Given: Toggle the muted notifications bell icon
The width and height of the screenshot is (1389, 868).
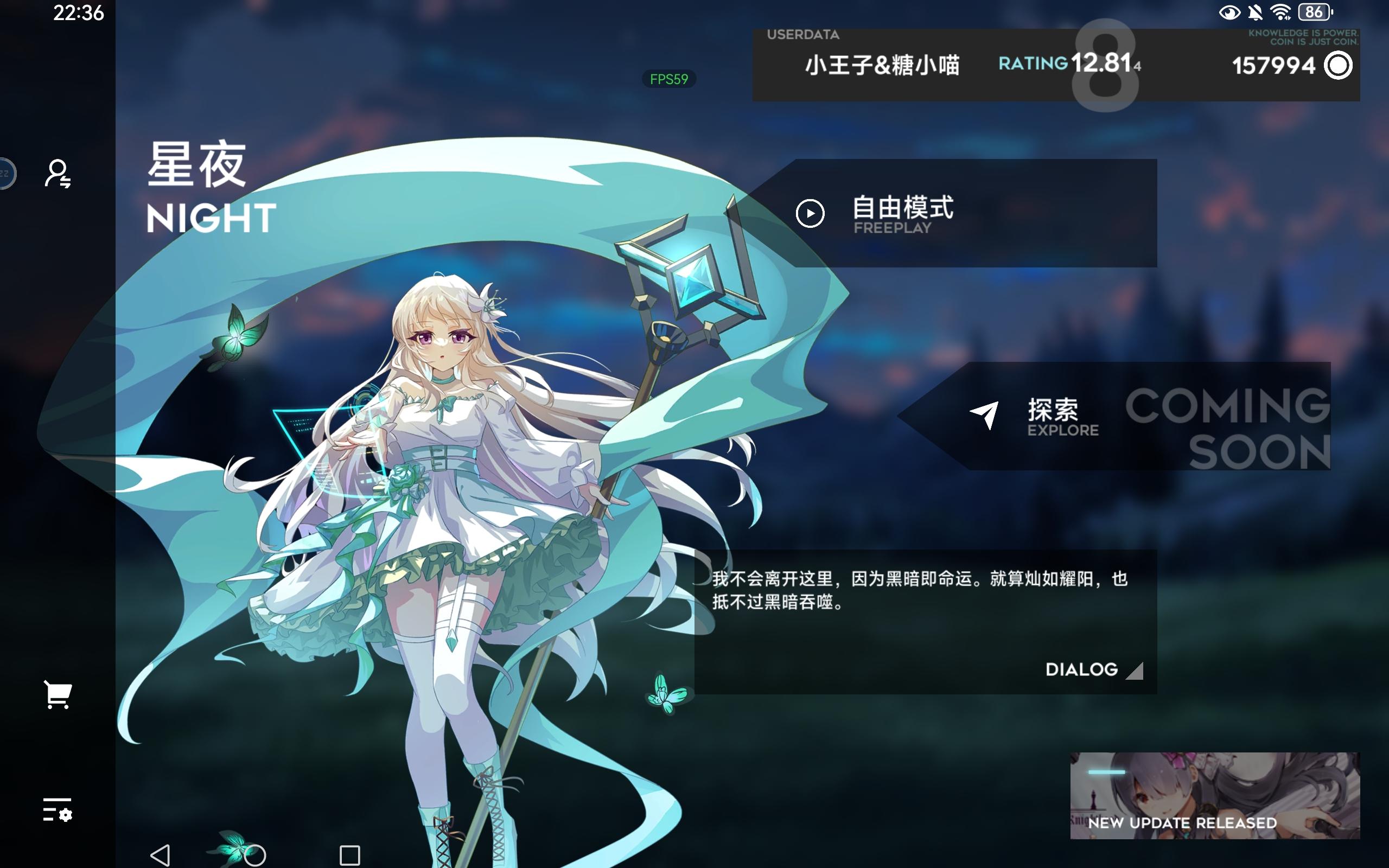Looking at the screenshot, I should (x=1254, y=12).
